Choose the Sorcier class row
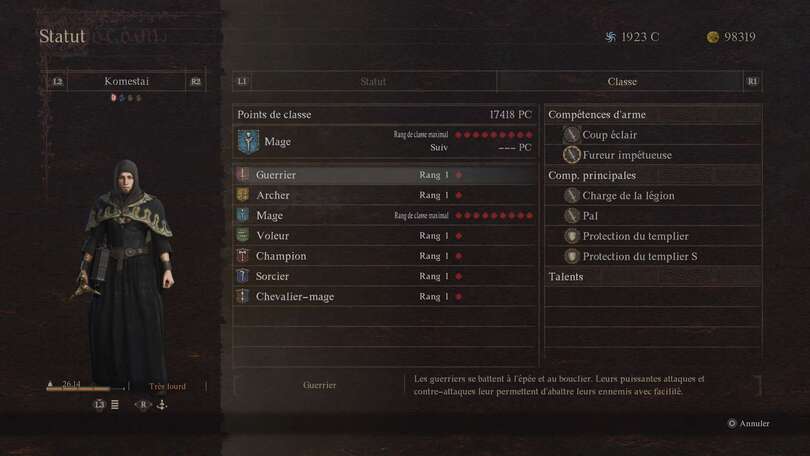 (x=385, y=276)
